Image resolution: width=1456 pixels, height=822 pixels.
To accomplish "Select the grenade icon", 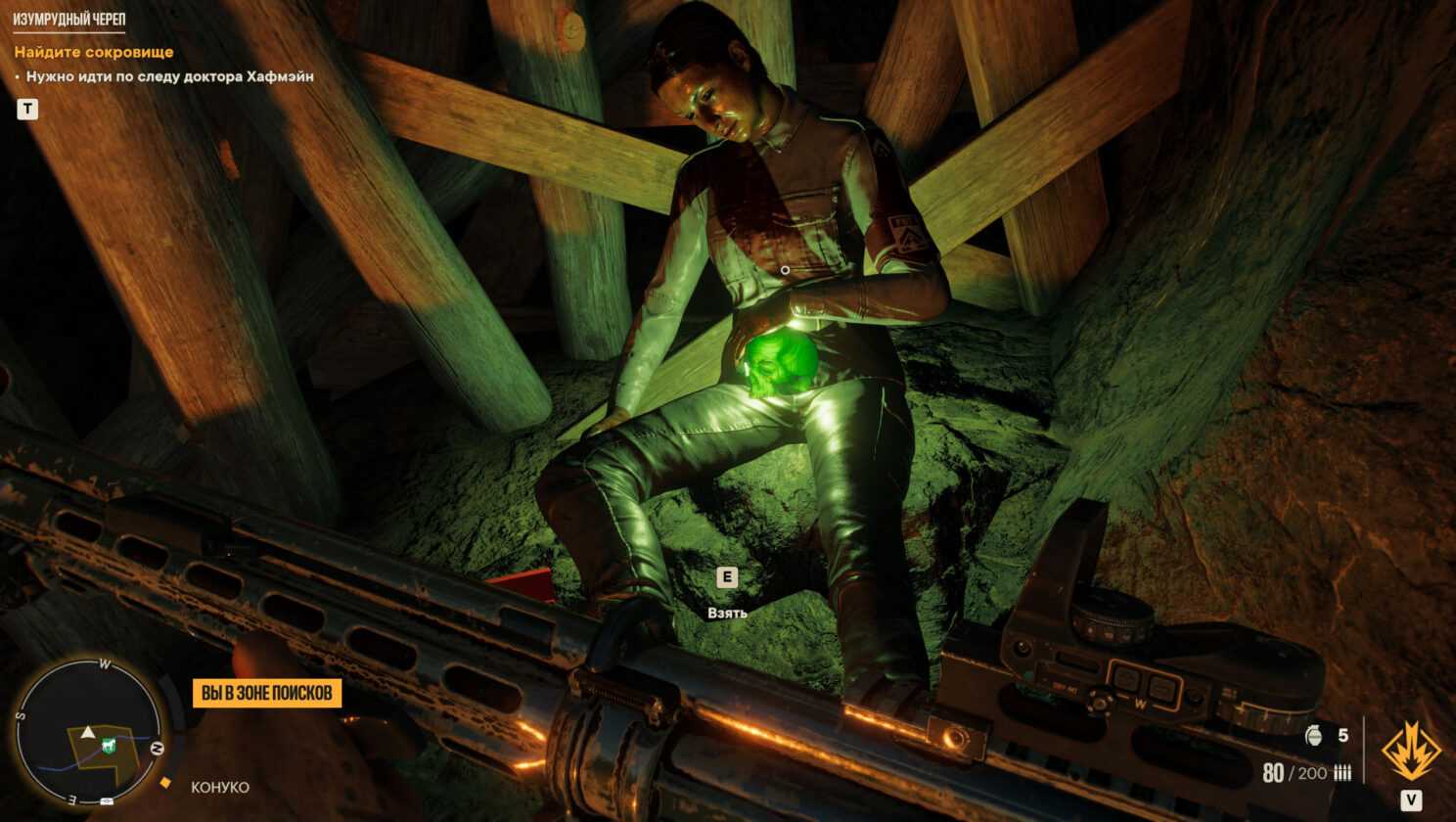I will [x=1314, y=735].
